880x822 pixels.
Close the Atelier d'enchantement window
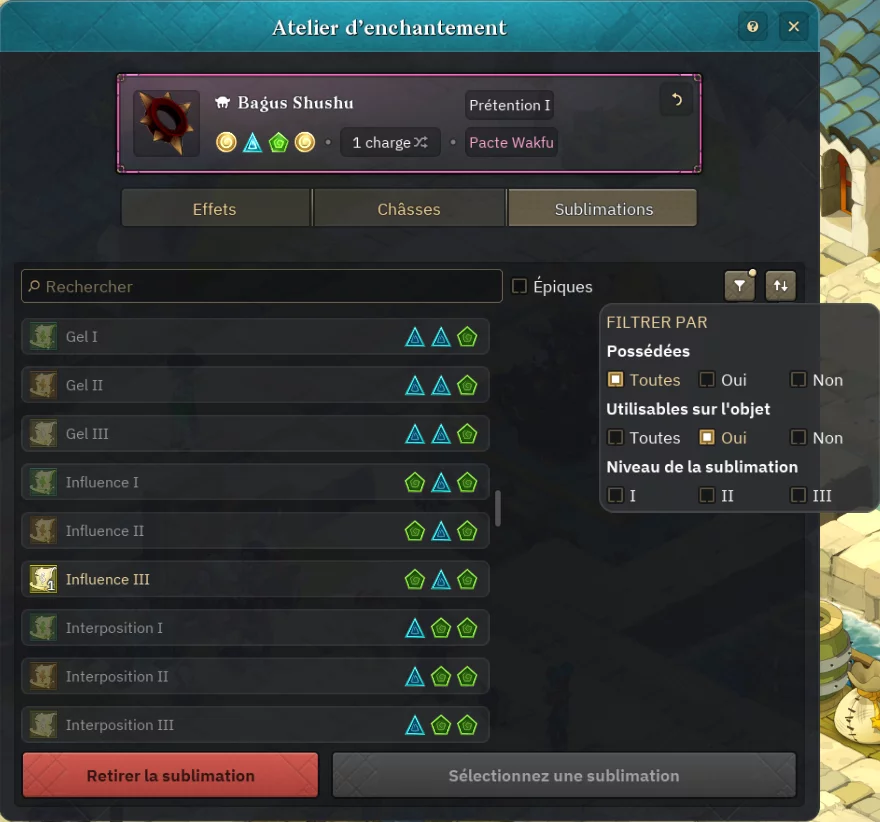click(x=793, y=27)
